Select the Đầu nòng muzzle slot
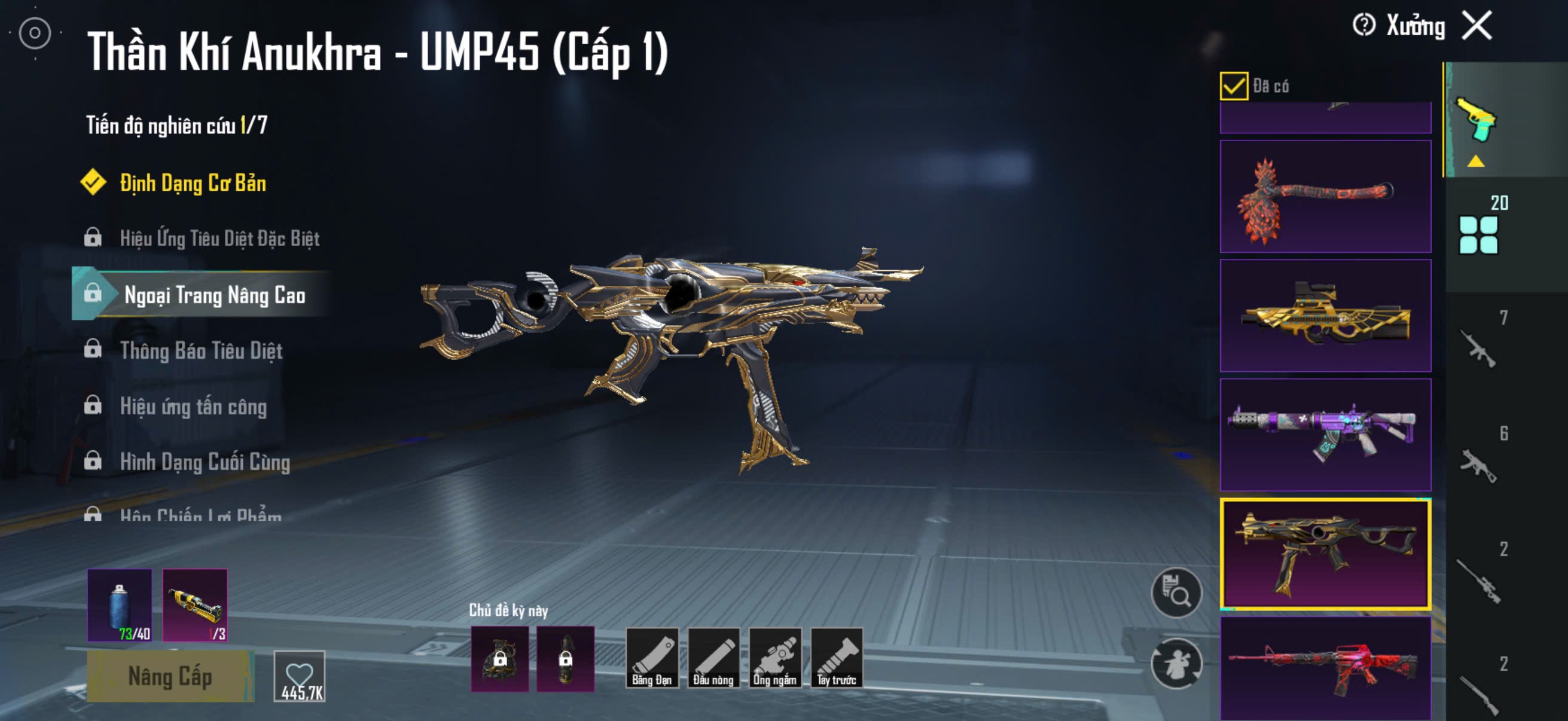The height and width of the screenshot is (721, 1568). point(713,658)
